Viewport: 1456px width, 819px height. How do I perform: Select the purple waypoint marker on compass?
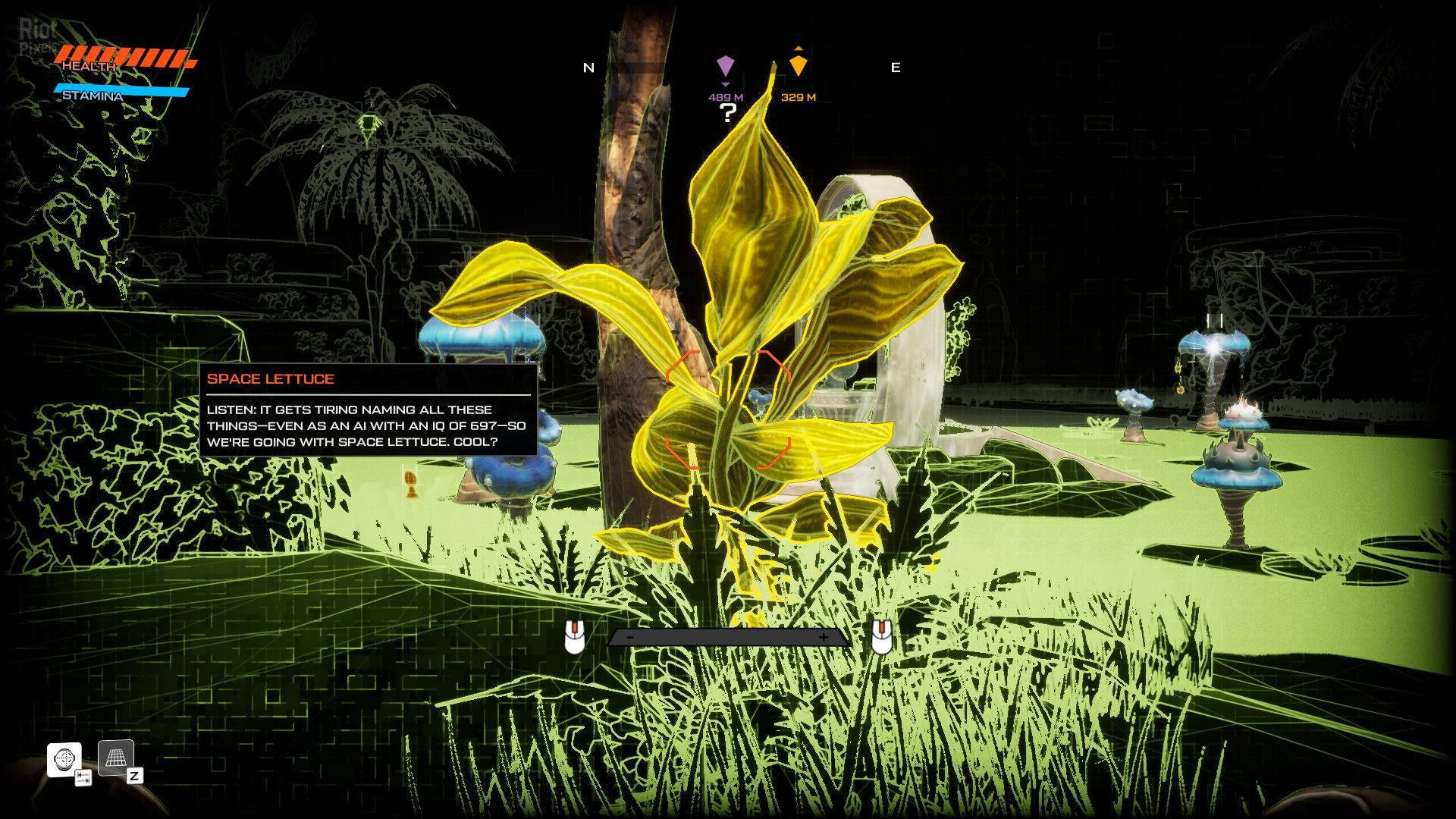[726, 66]
